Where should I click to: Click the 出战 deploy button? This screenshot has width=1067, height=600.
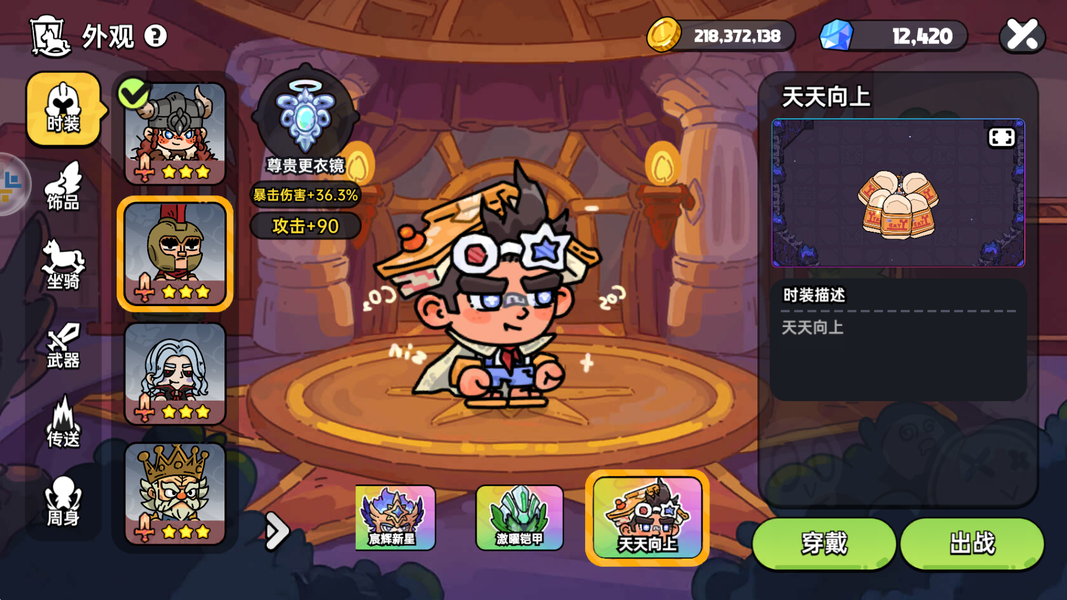pos(972,543)
